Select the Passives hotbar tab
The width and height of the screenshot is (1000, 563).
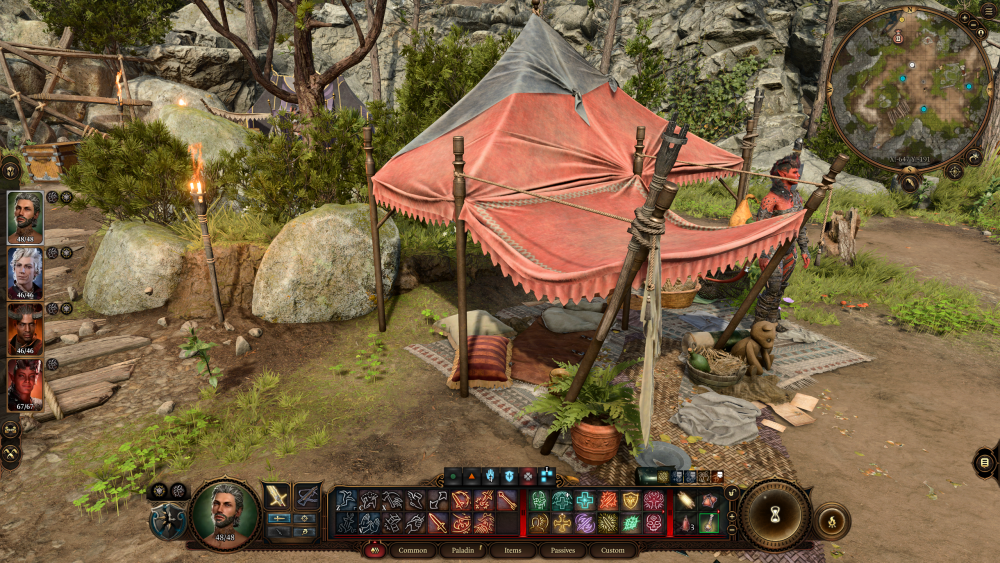click(562, 550)
